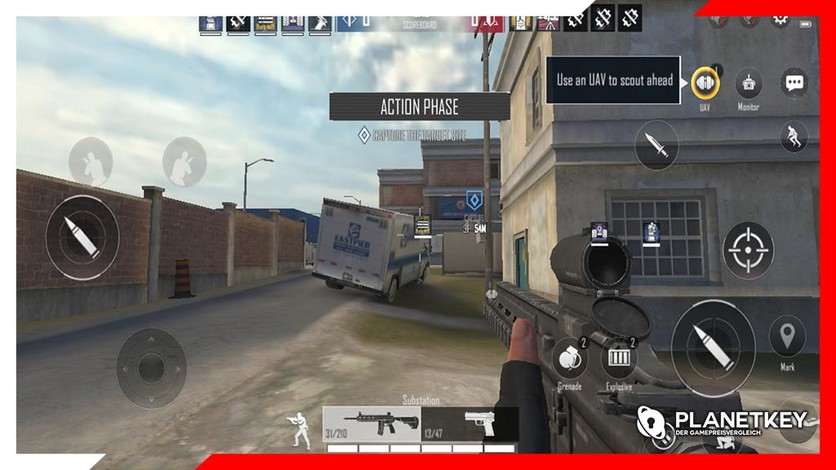
Task: Open the Monitor camera view
Action: 748,82
